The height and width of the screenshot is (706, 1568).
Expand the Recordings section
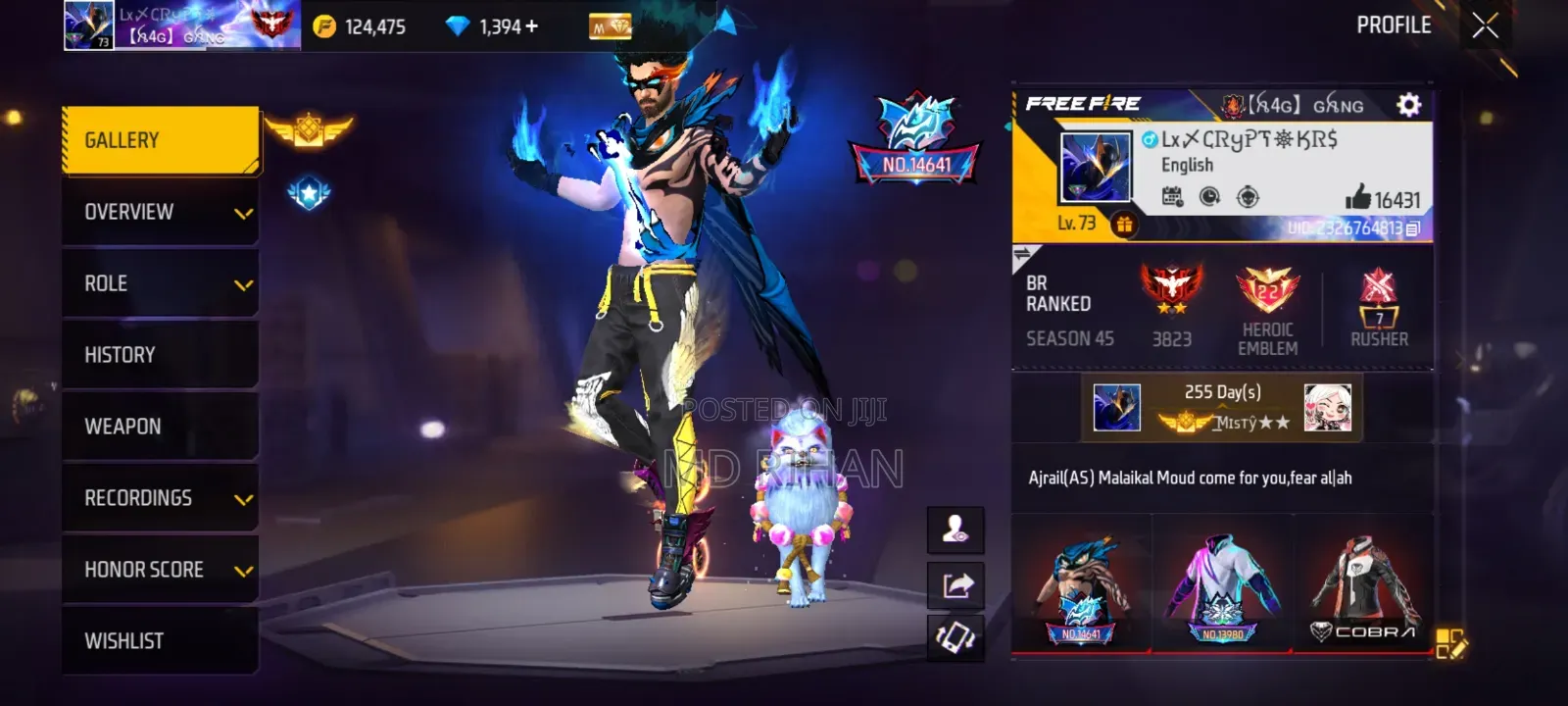click(161, 498)
